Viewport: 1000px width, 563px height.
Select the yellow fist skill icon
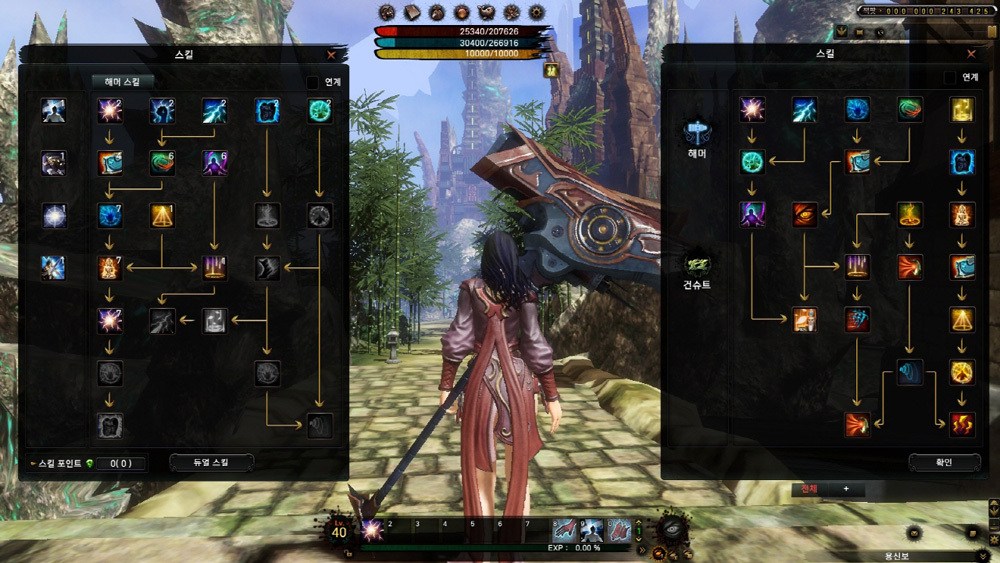pos(961,109)
